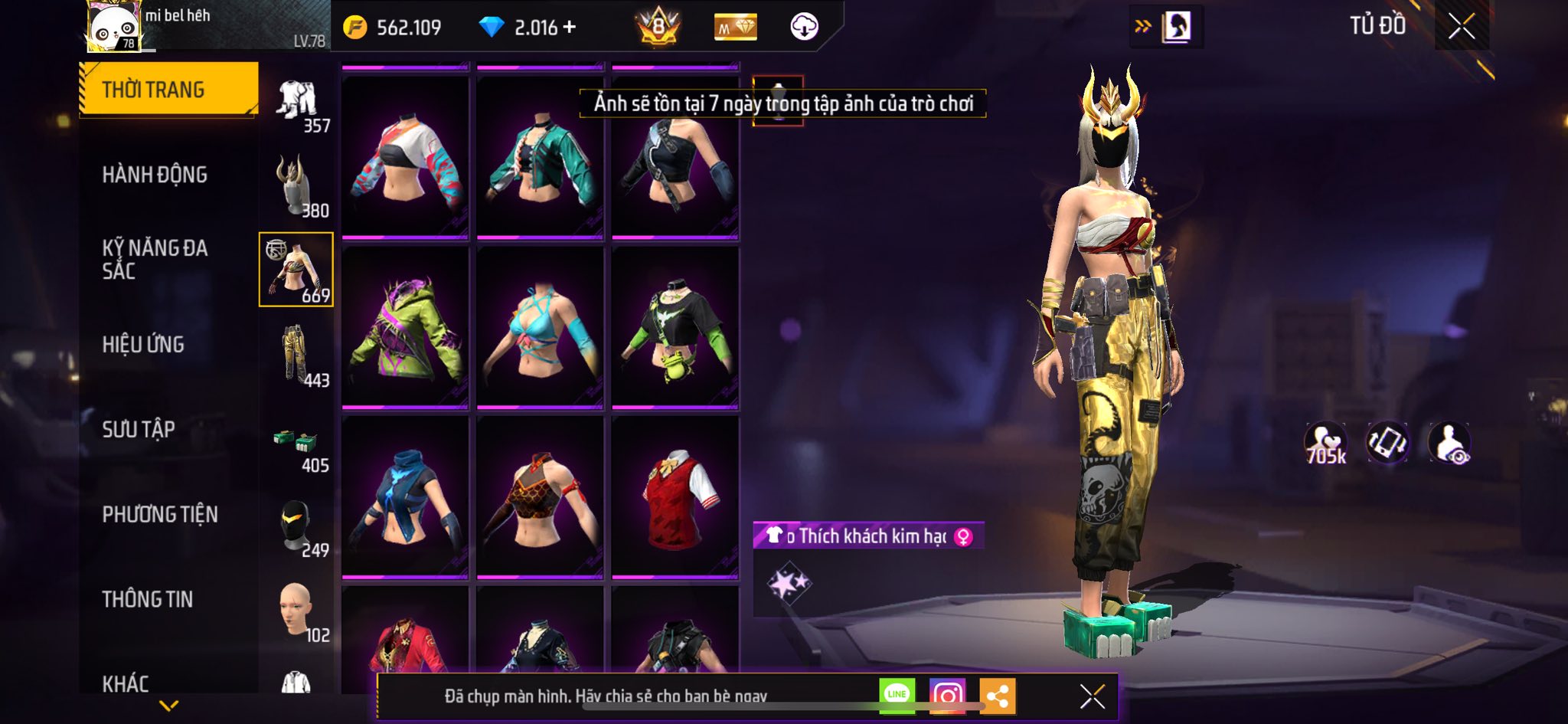Share the screenshot to Instagram
The image size is (1568, 724).
[x=947, y=696]
